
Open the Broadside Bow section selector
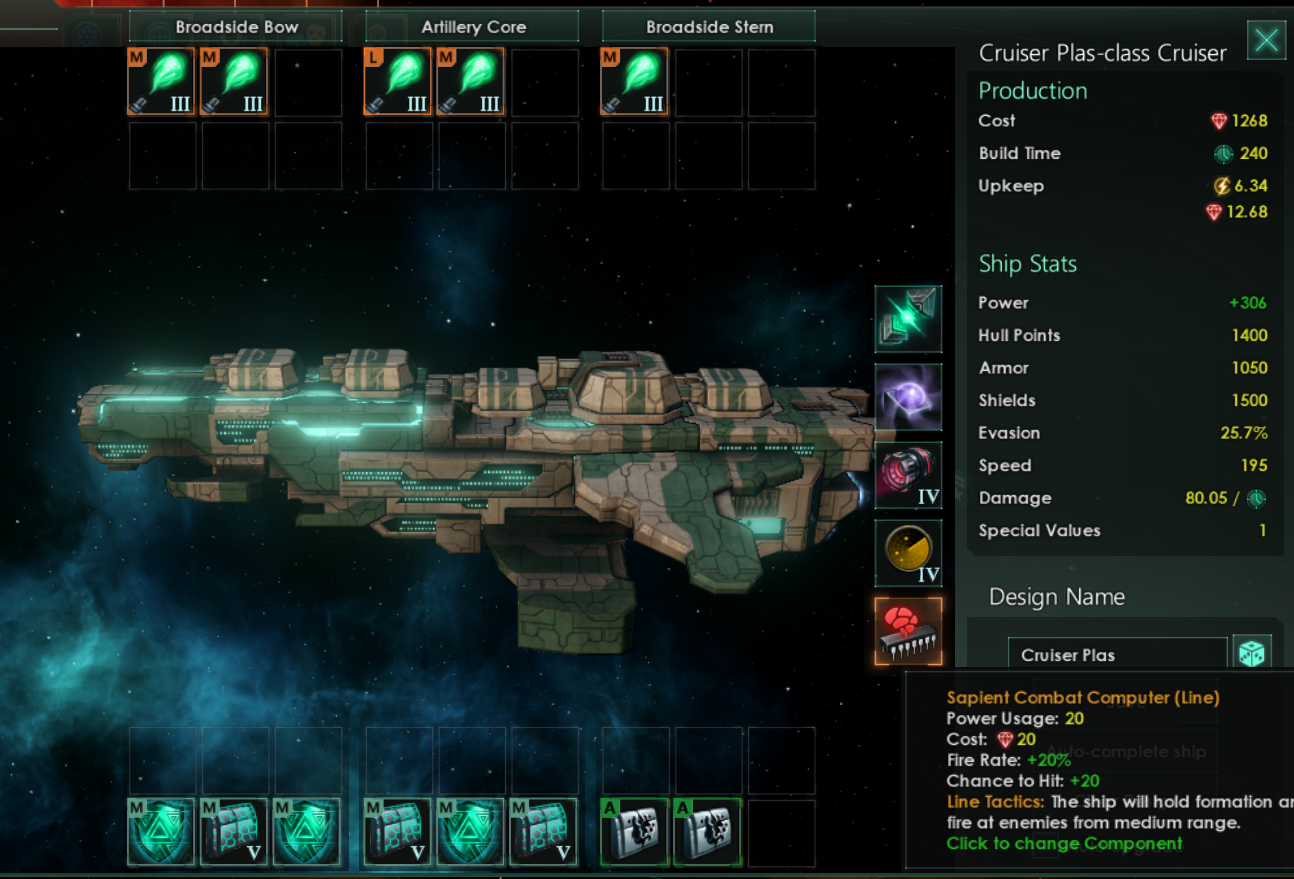point(236,27)
